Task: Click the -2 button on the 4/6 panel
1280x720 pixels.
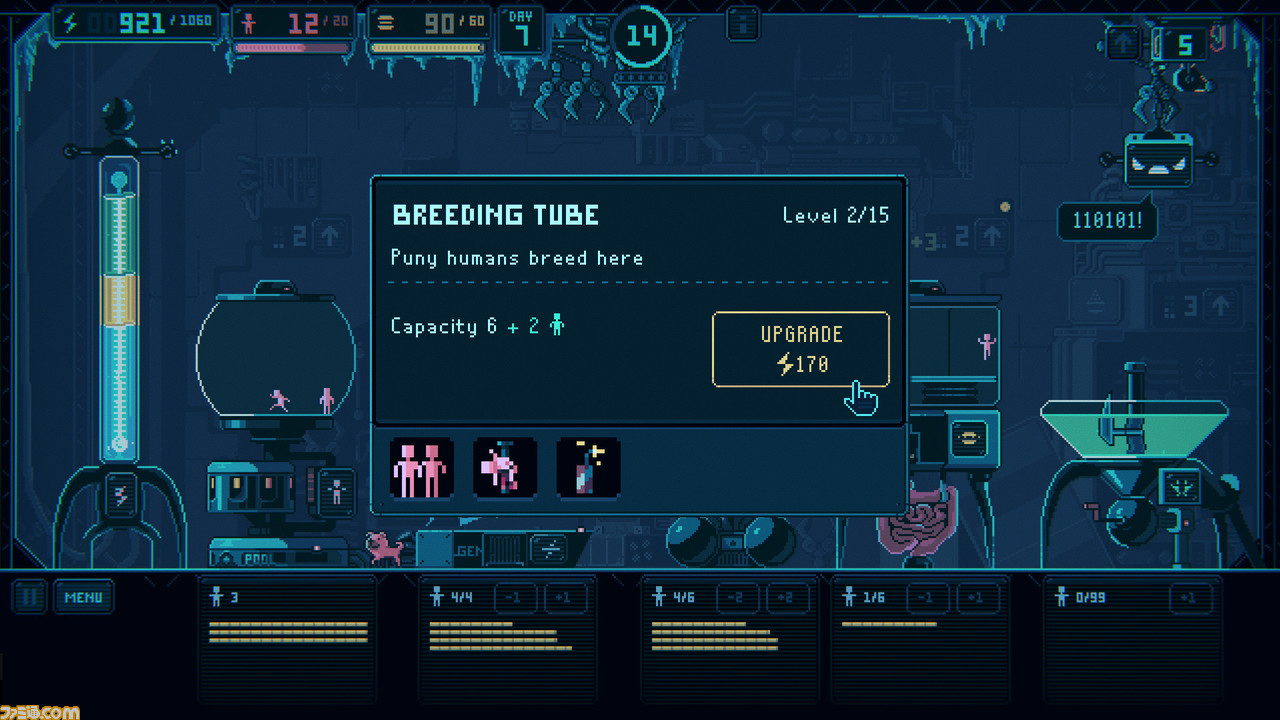Action: (736, 598)
